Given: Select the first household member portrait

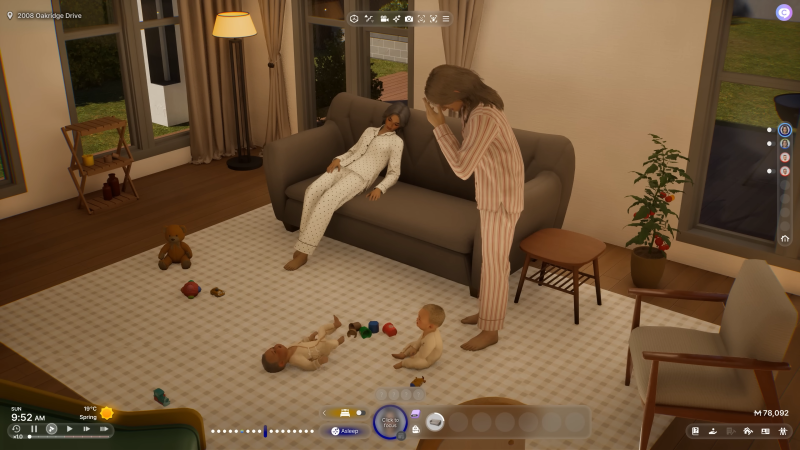Looking at the screenshot, I should point(785,130).
